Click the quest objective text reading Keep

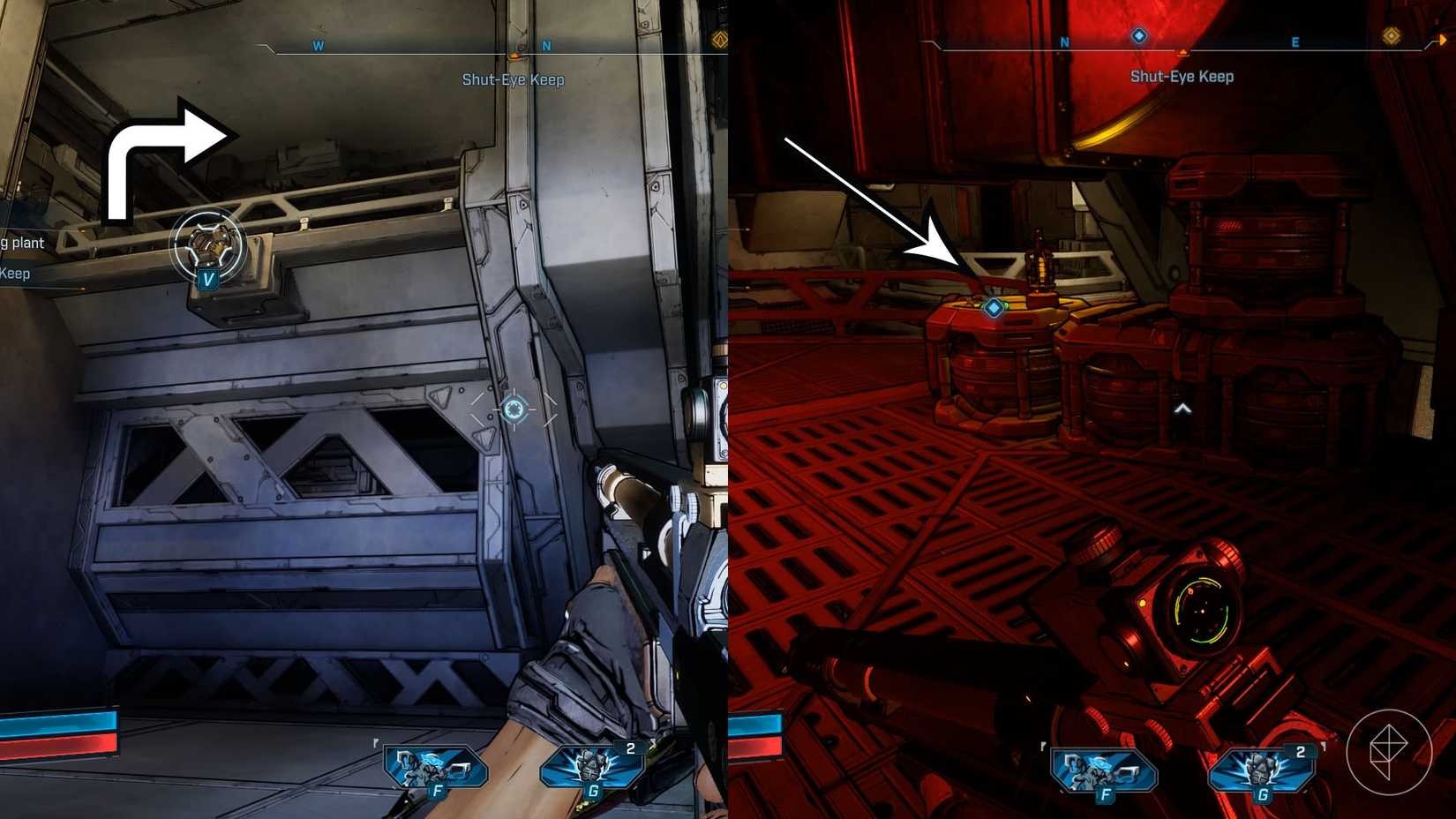pyautogui.click(x=15, y=274)
